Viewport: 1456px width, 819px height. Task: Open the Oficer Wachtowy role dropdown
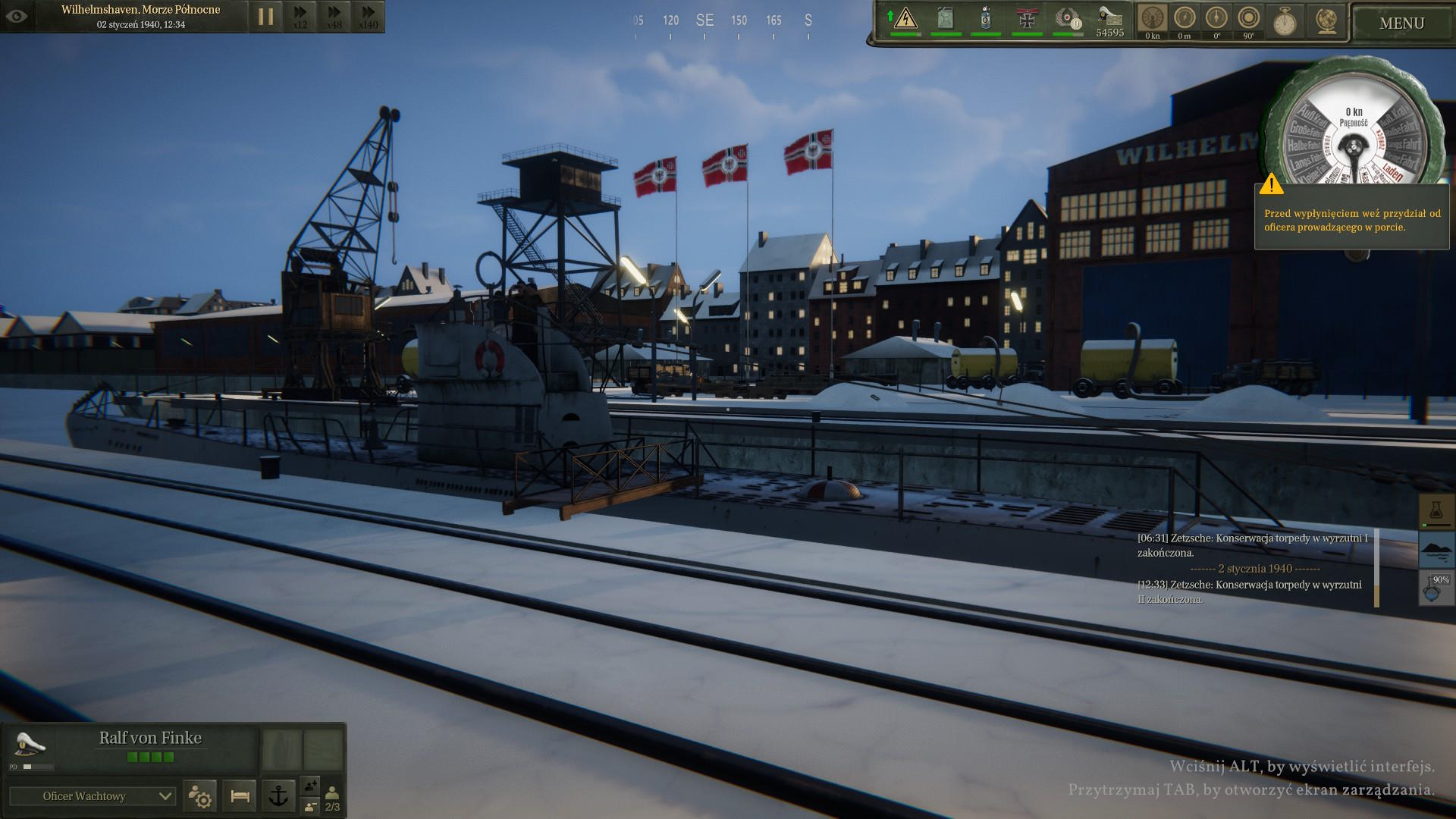[x=93, y=795]
